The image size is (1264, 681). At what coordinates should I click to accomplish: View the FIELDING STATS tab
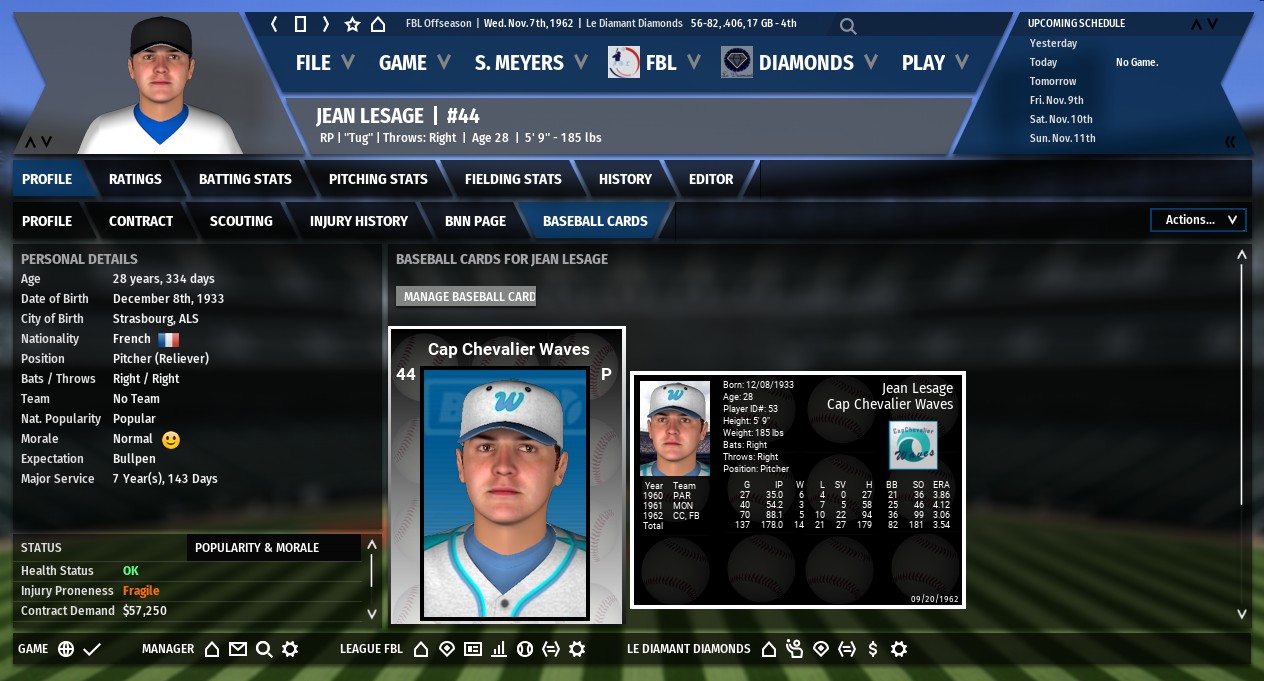(513, 179)
